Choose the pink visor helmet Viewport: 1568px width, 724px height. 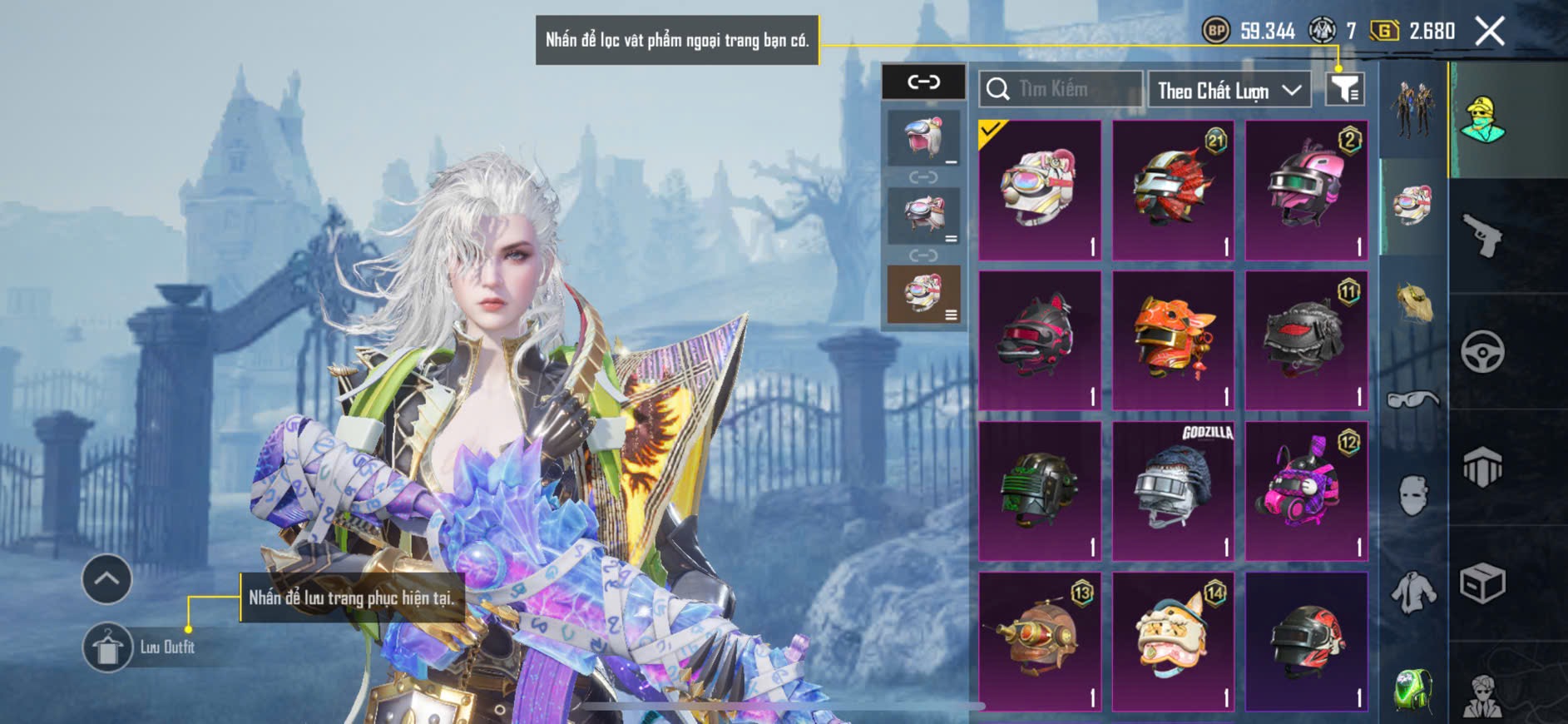[1306, 190]
